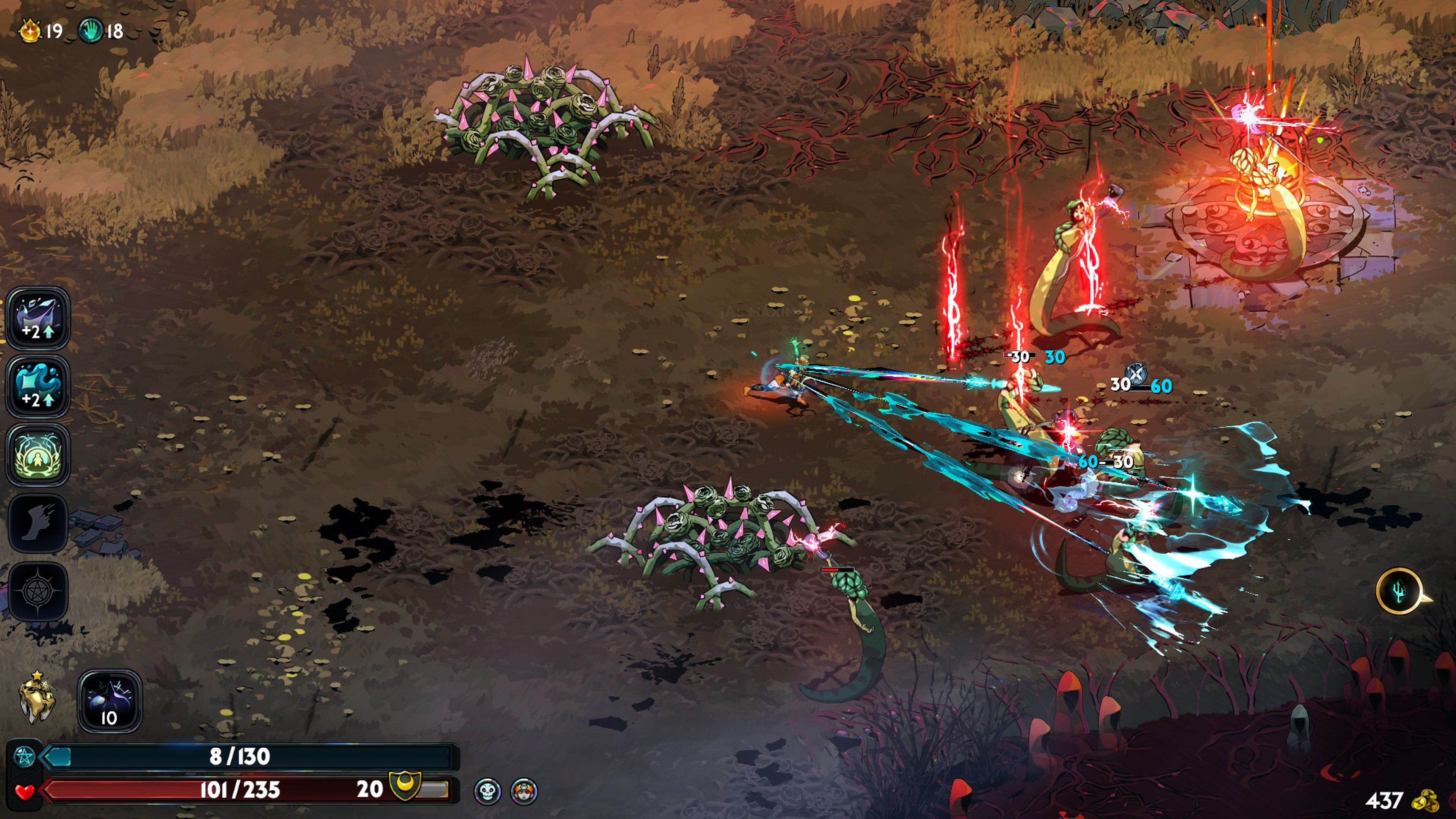Click the golden keepsake icon
Viewport: 1456px width, 819px height.
pyautogui.click(x=37, y=698)
